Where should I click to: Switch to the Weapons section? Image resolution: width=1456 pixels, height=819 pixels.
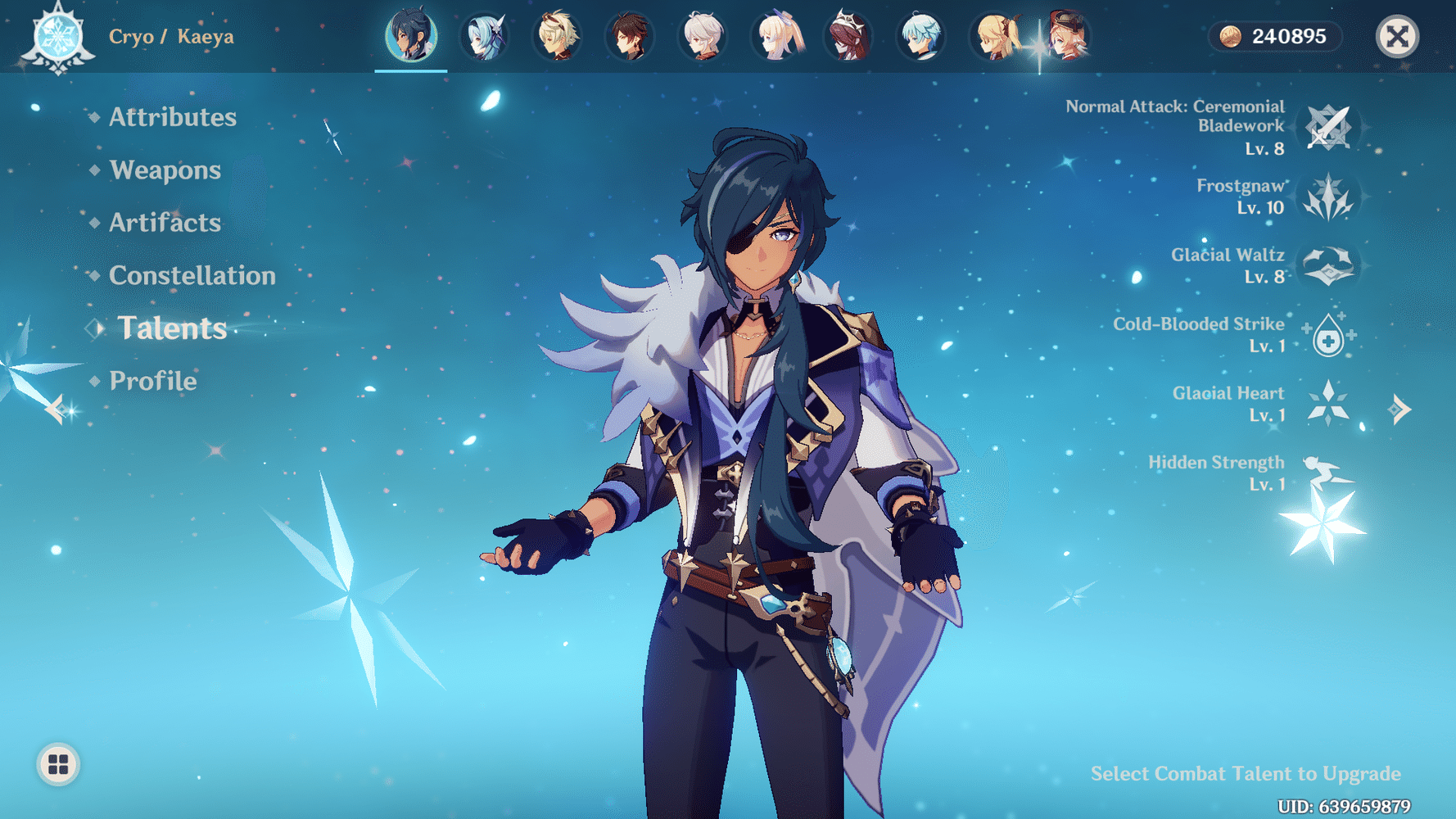pos(165,170)
